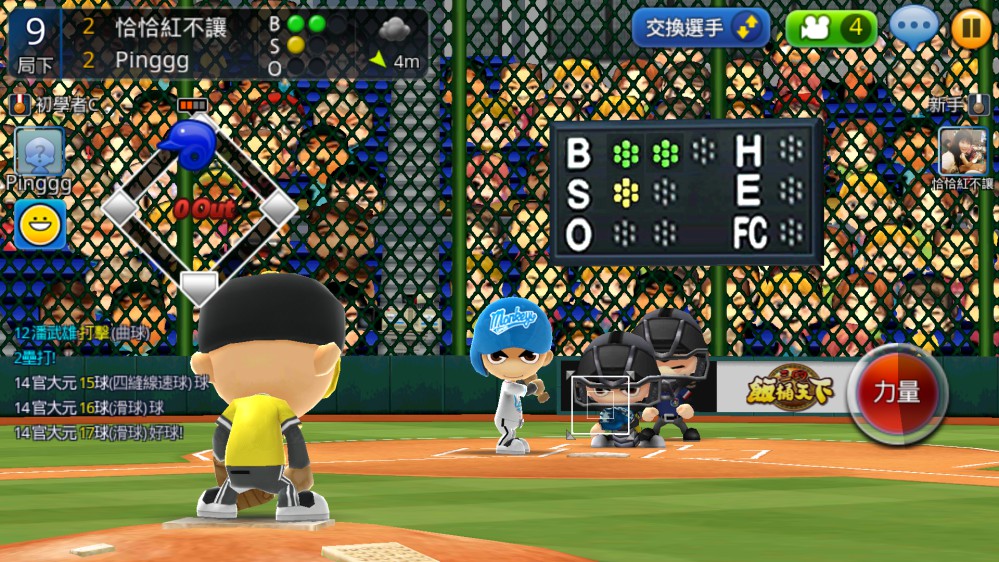
Task: Open the chat speech bubble
Action: point(914,27)
